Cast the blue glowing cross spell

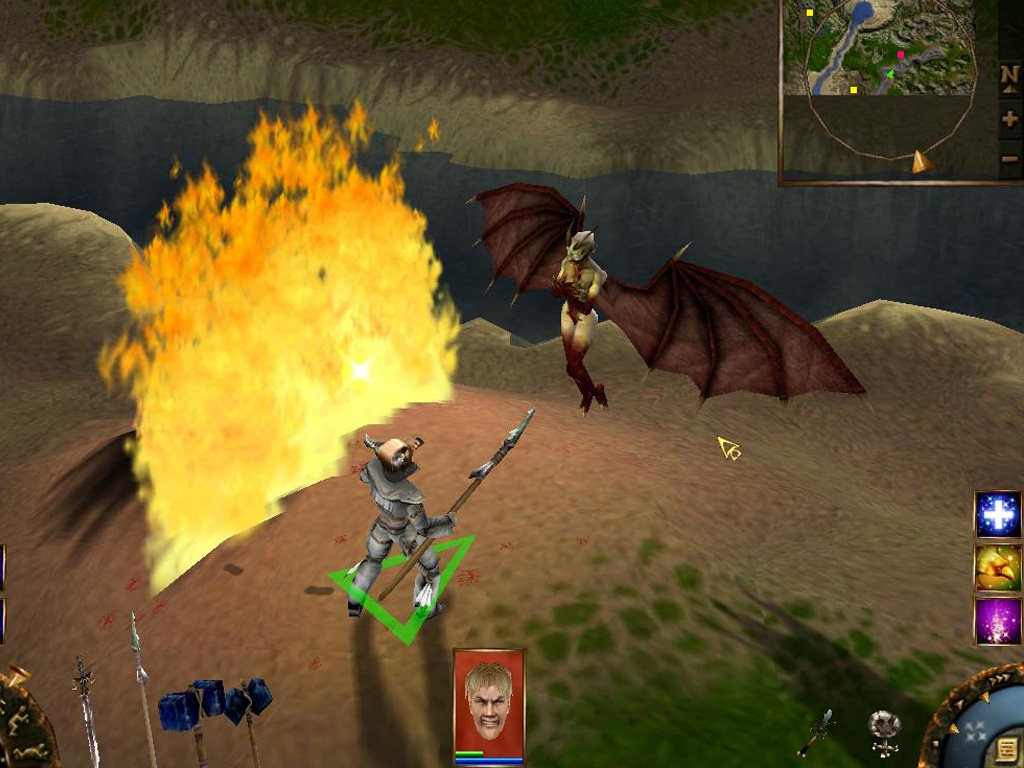click(998, 515)
